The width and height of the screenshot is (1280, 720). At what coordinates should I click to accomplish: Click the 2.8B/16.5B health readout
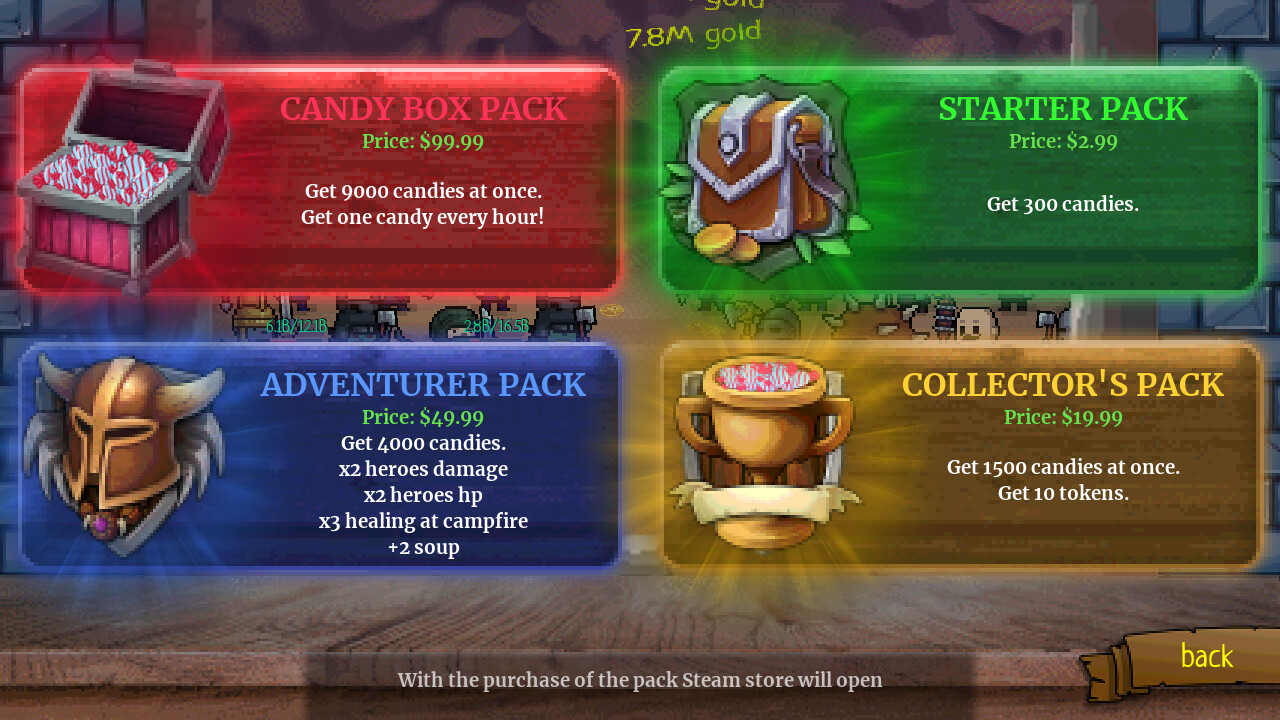(x=494, y=325)
